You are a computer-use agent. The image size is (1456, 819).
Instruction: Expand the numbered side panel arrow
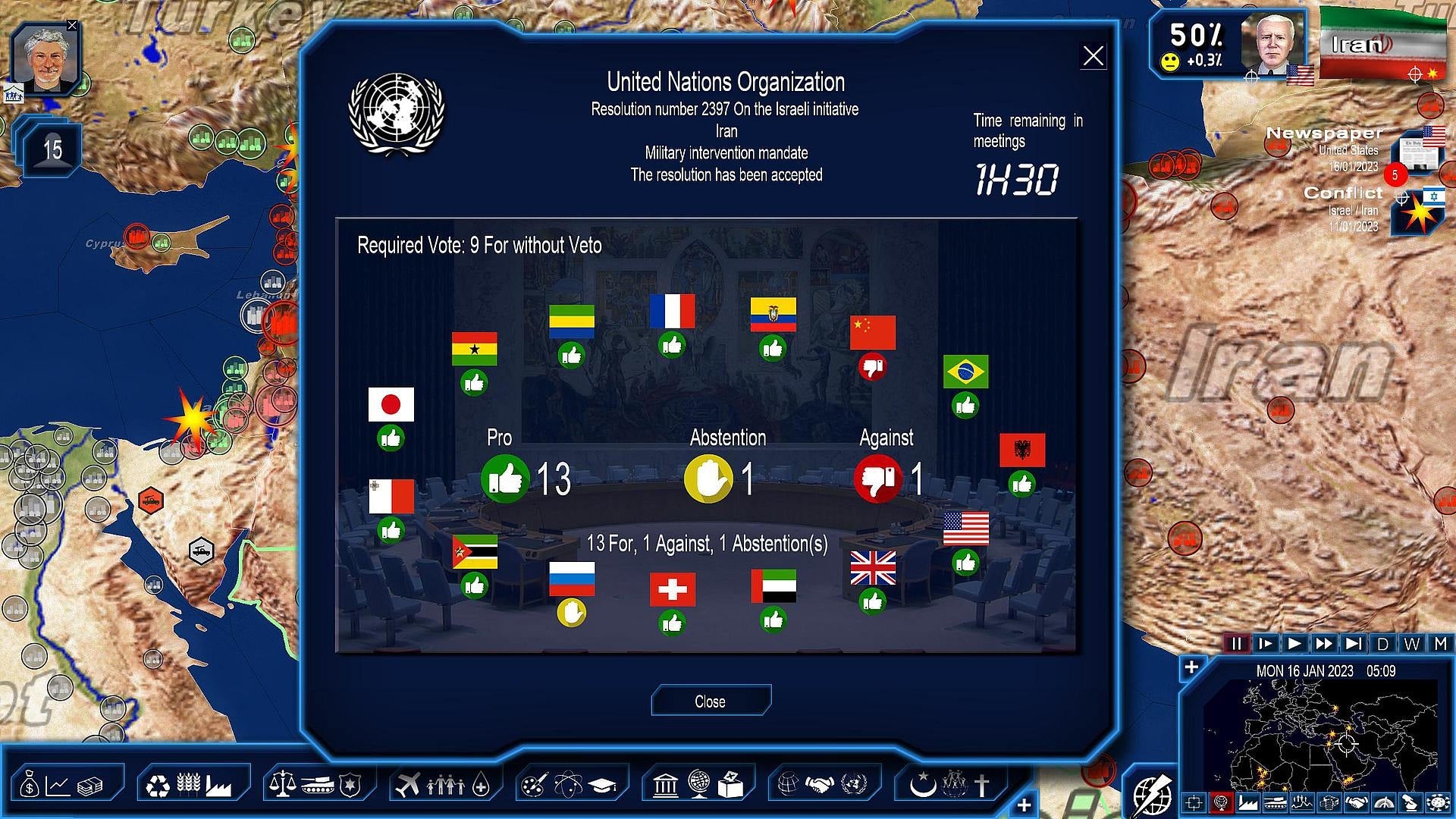tap(53, 149)
